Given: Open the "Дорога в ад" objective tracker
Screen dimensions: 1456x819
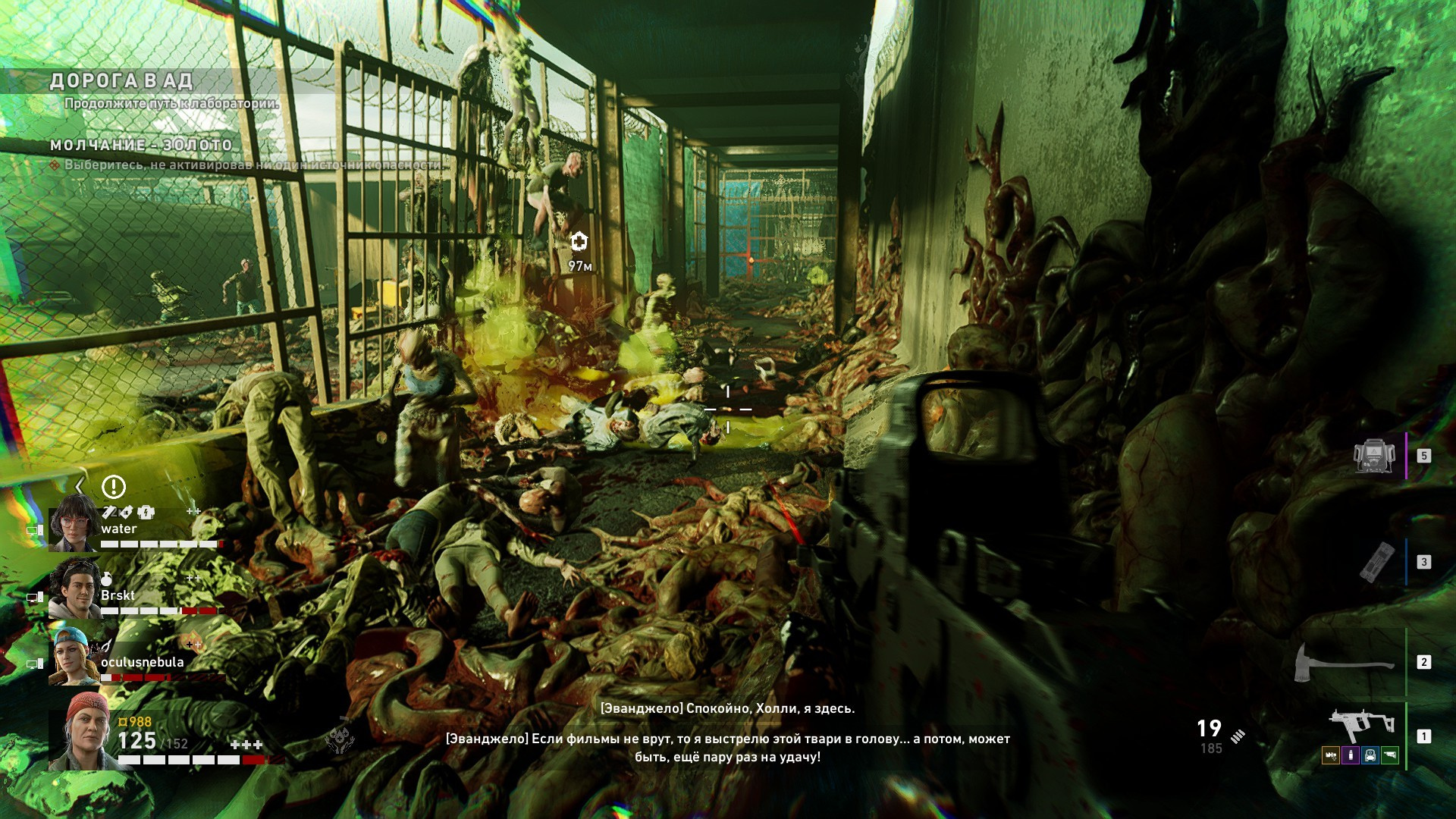Looking at the screenshot, I should [x=121, y=81].
